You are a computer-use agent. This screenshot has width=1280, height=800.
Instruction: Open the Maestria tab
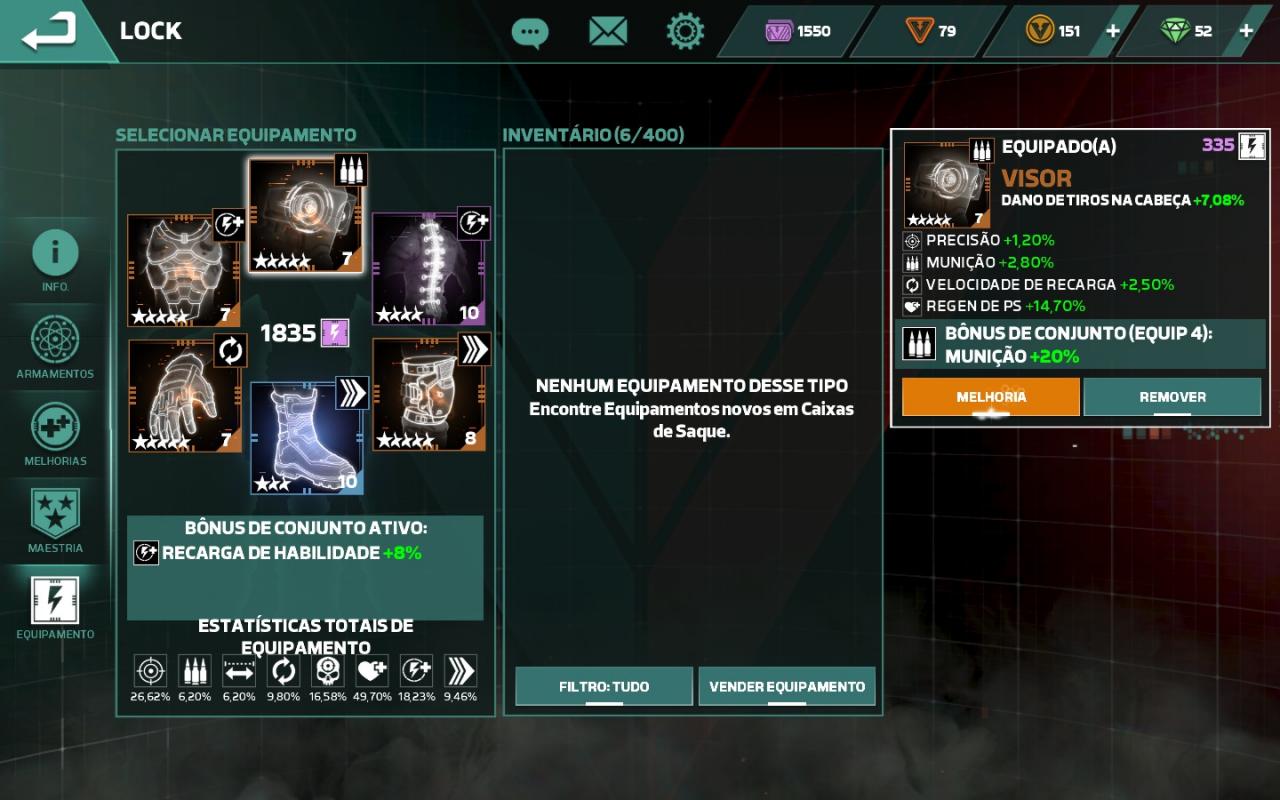[x=55, y=520]
